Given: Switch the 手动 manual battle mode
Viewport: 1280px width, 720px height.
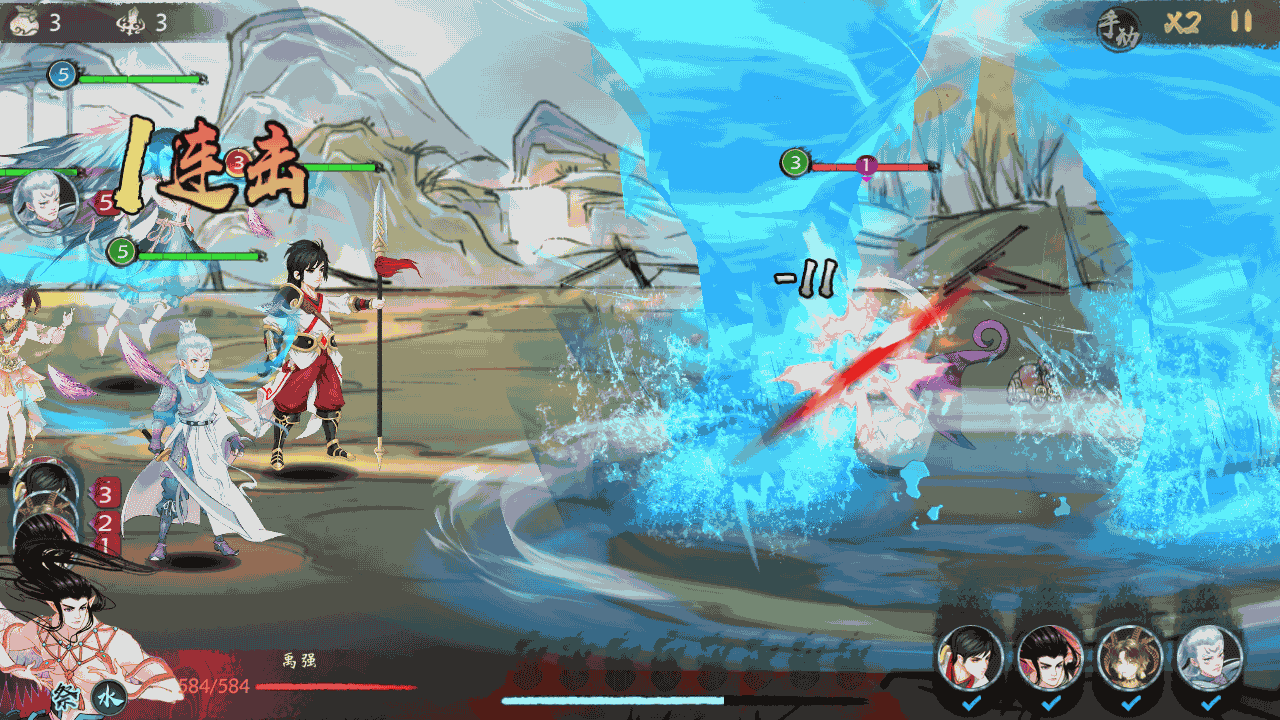Looking at the screenshot, I should point(1118,26).
